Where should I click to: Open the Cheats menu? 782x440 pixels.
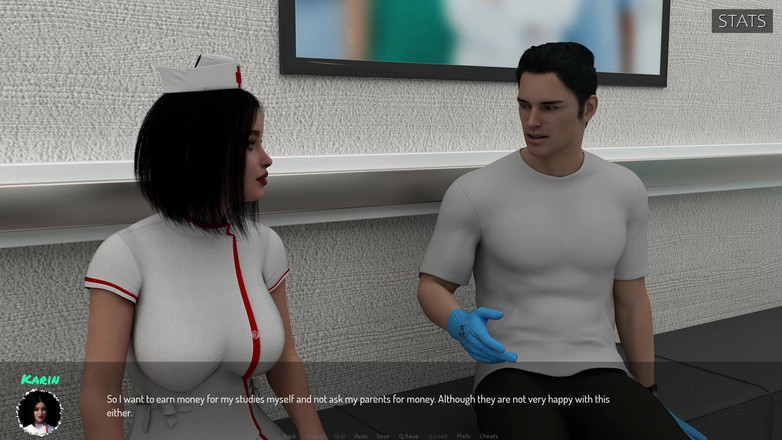tap(489, 436)
